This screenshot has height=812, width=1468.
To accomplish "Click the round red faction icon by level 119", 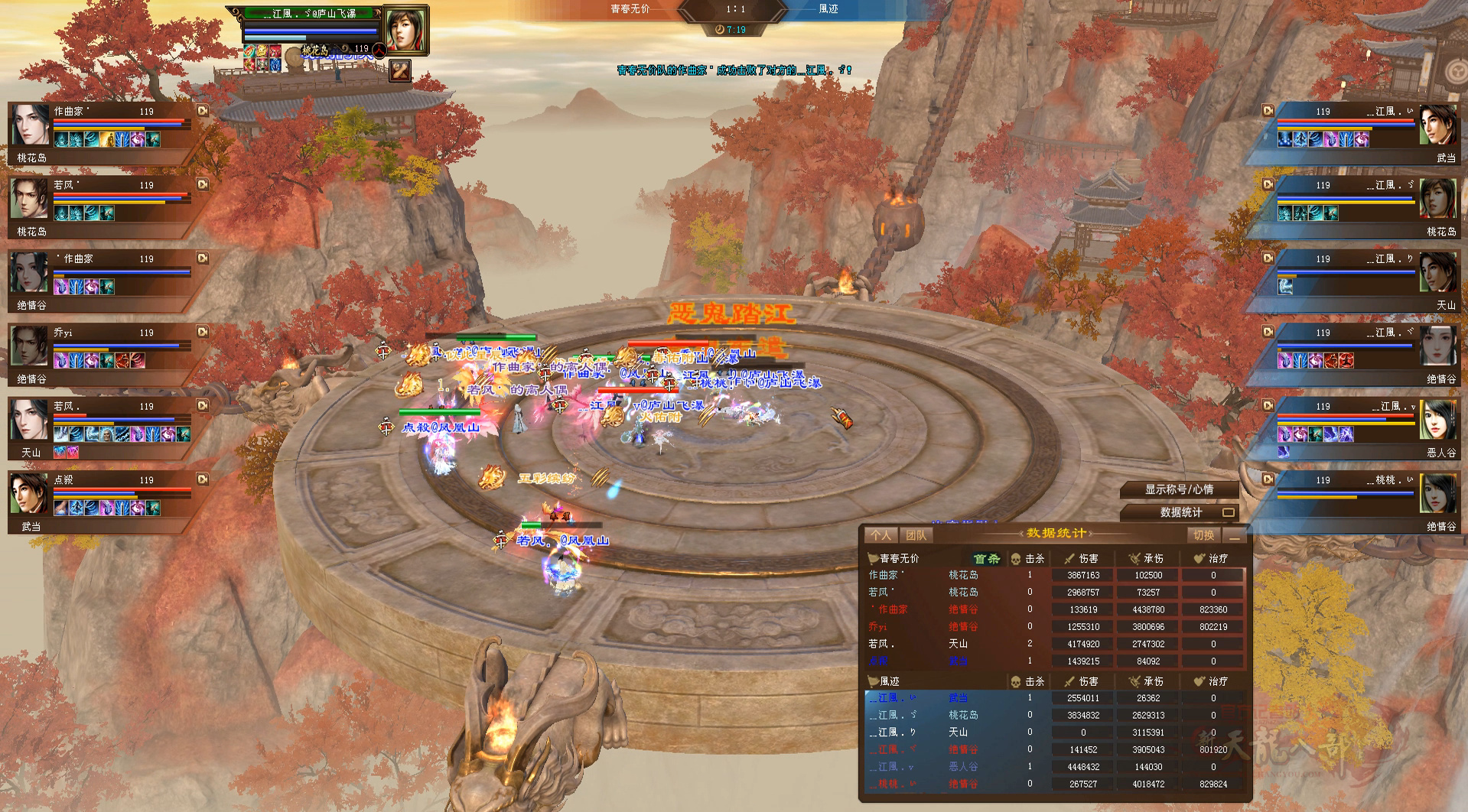I will (379, 50).
